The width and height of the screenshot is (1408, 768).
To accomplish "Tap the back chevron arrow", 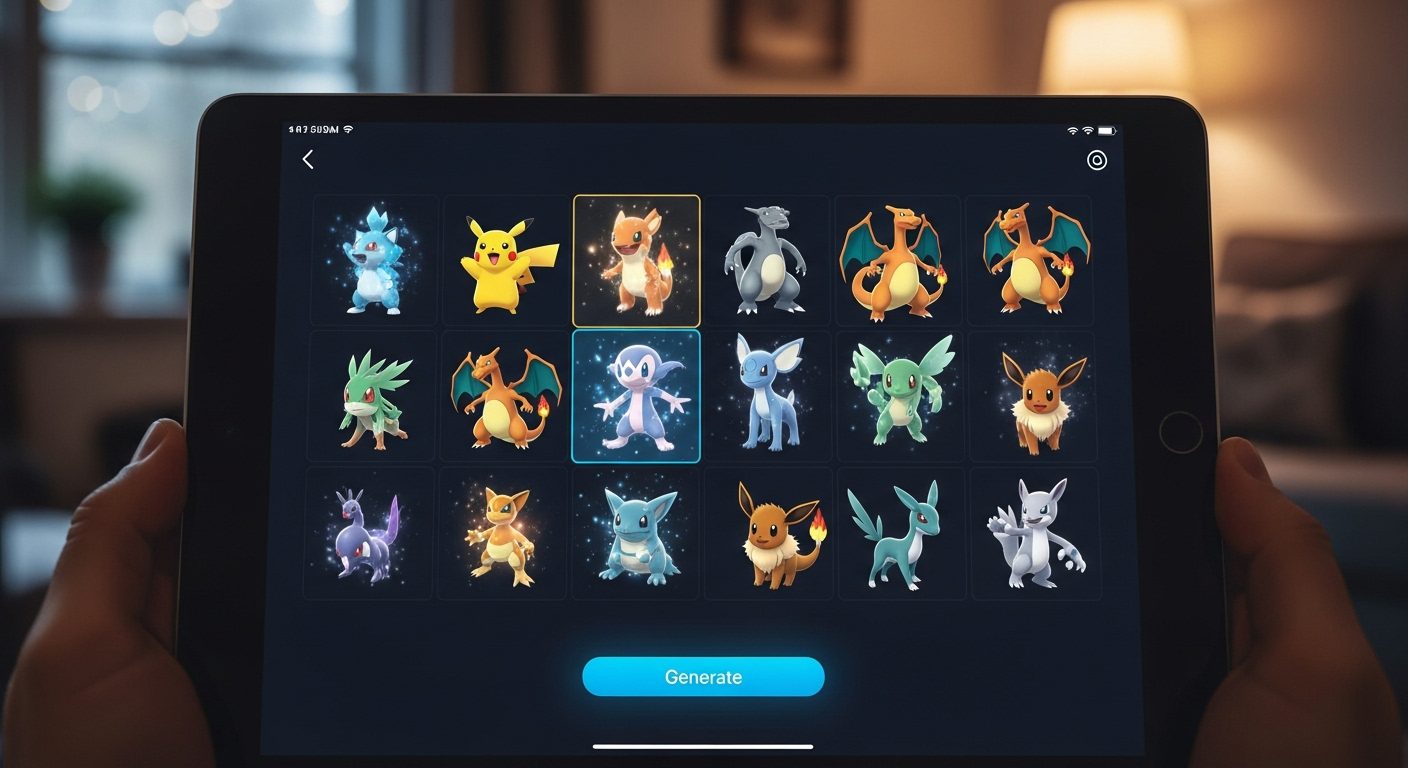I will (308, 158).
